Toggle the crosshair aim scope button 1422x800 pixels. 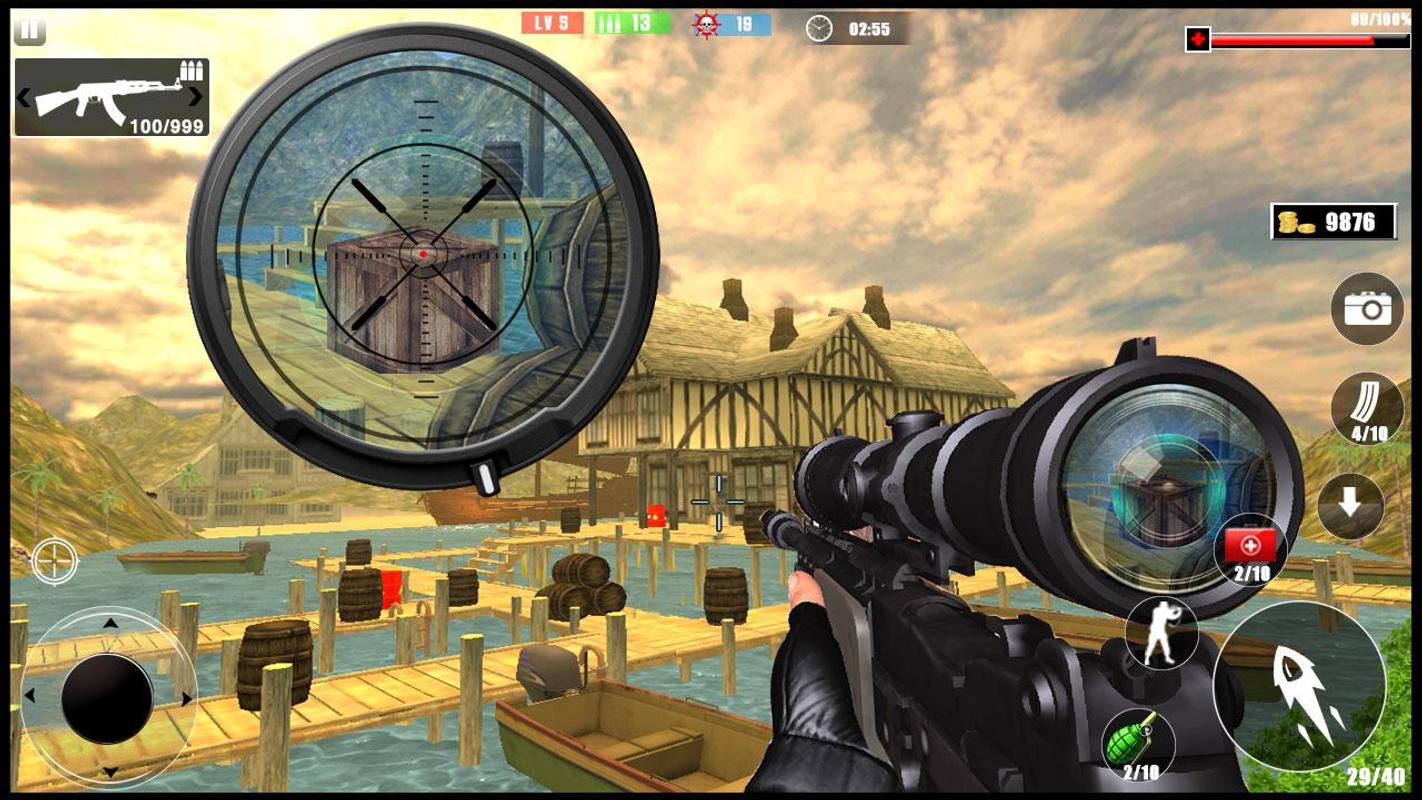(x=54, y=560)
